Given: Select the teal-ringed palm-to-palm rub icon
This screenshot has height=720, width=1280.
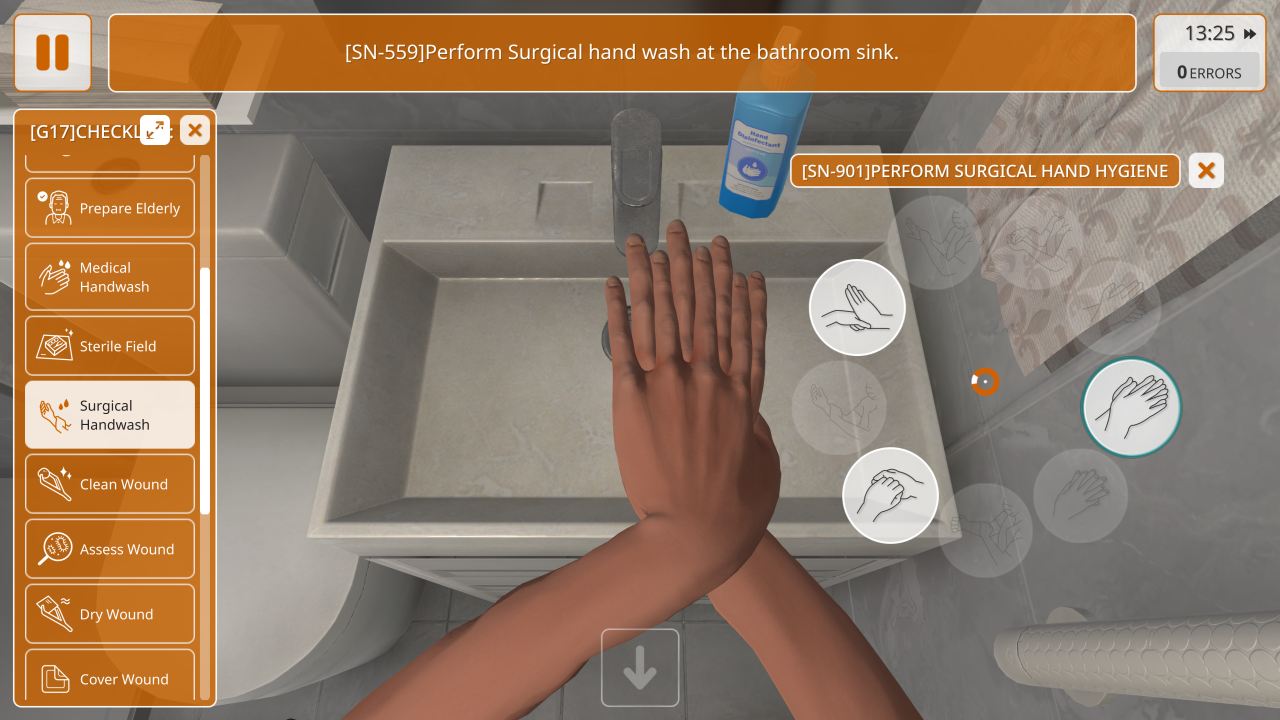Looking at the screenshot, I should (x=1131, y=407).
